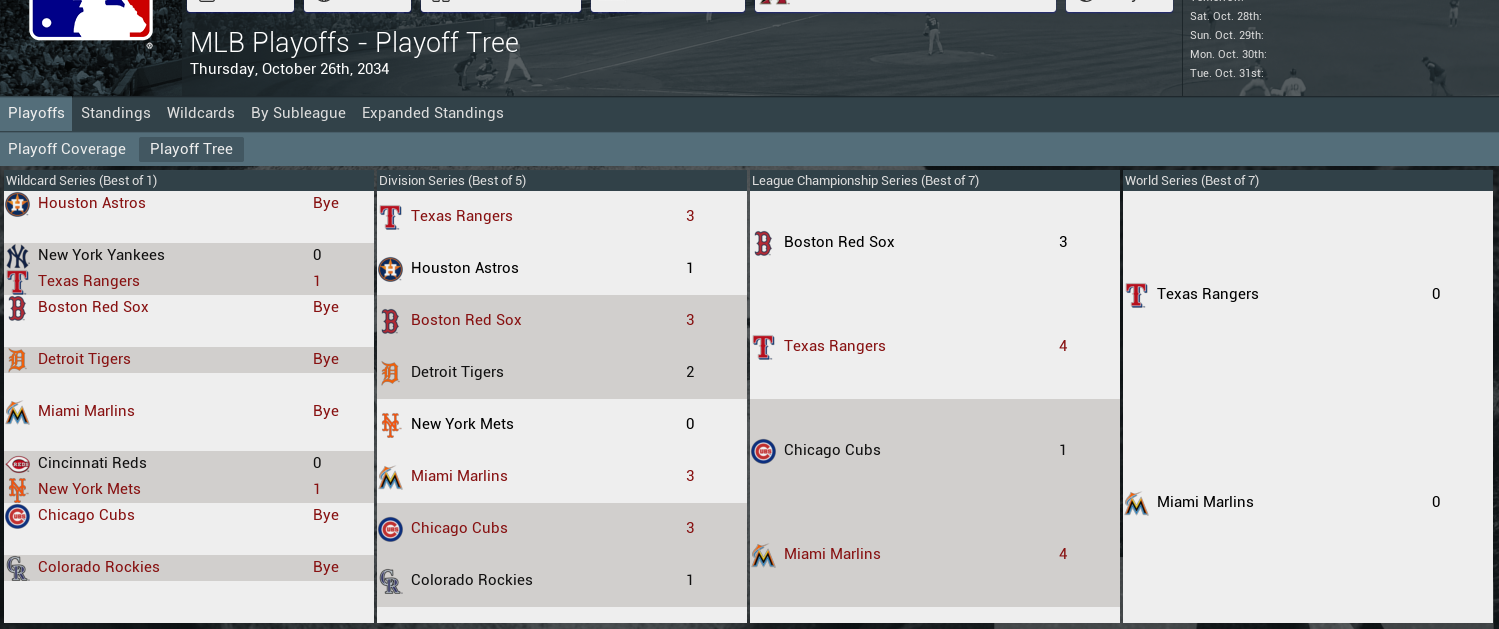
Task: Click New York Mets in Division Series
Action: (x=462, y=424)
